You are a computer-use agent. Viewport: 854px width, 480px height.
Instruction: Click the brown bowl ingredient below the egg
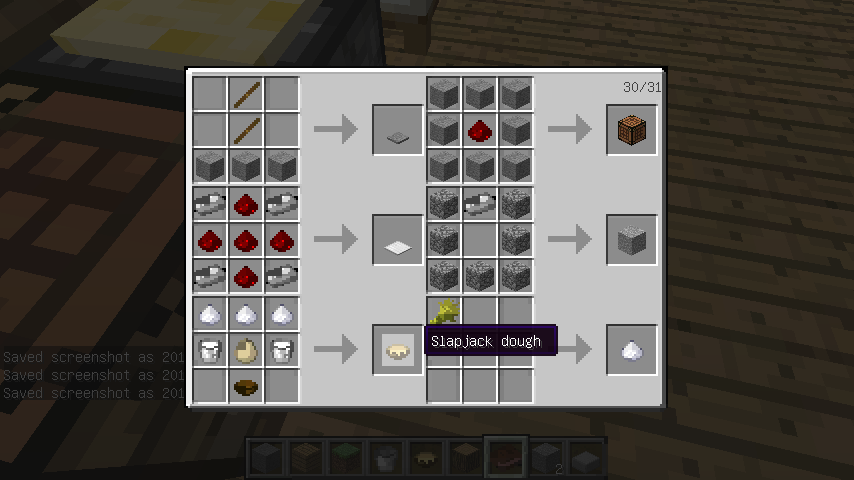246,385
